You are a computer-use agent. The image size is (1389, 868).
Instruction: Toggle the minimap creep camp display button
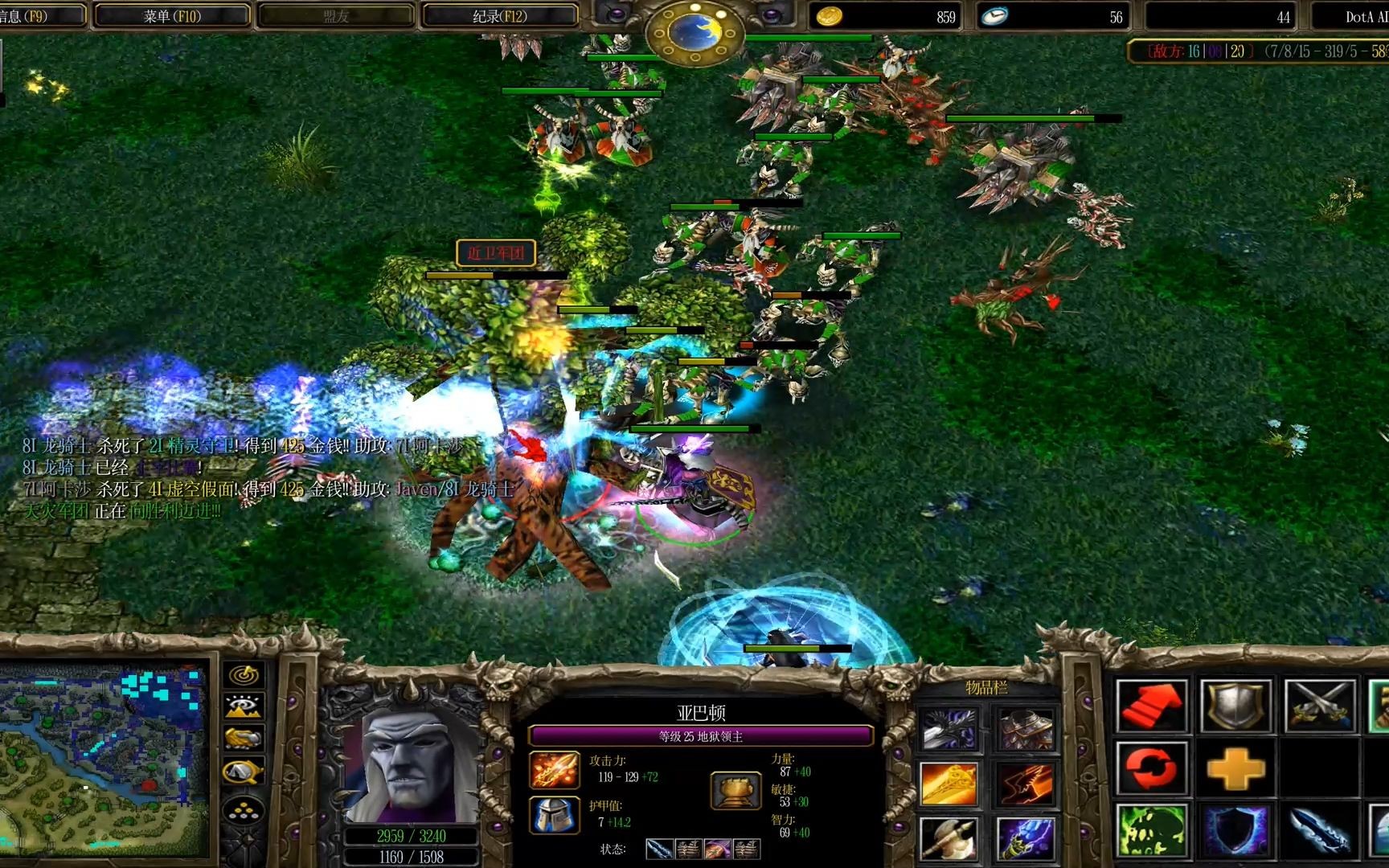(244, 772)
